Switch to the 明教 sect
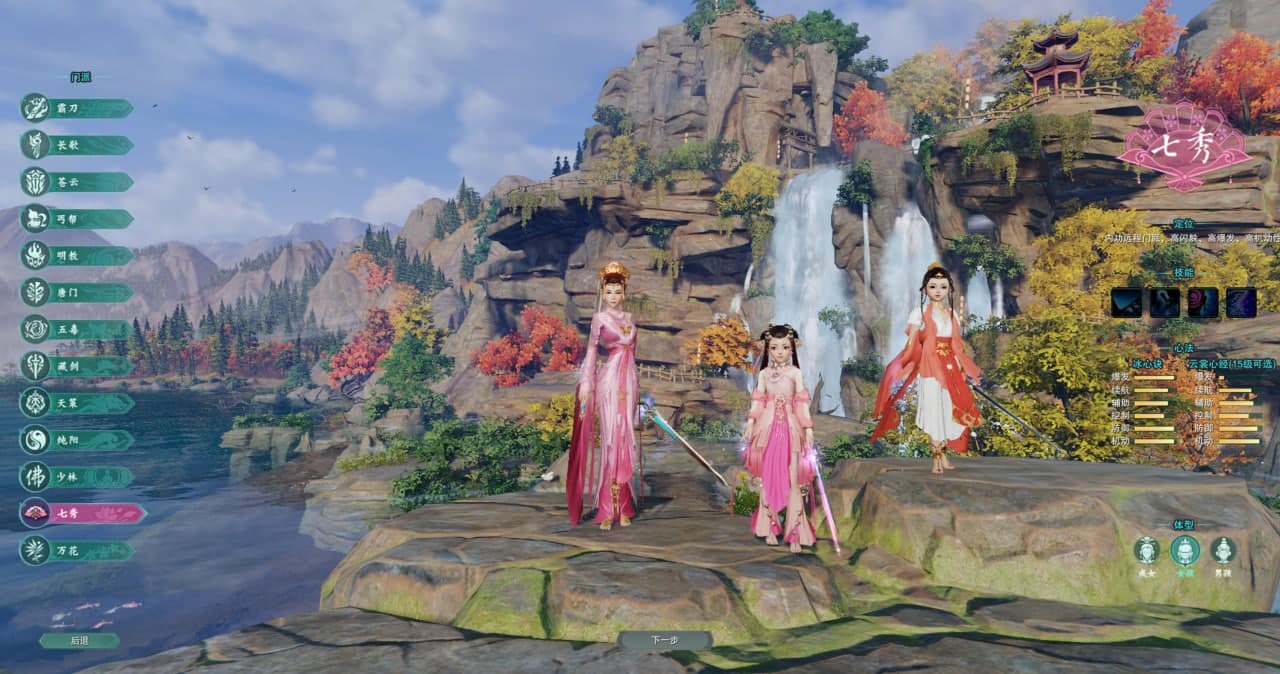This screenshot has height=674, width=1280. point(78,256)
